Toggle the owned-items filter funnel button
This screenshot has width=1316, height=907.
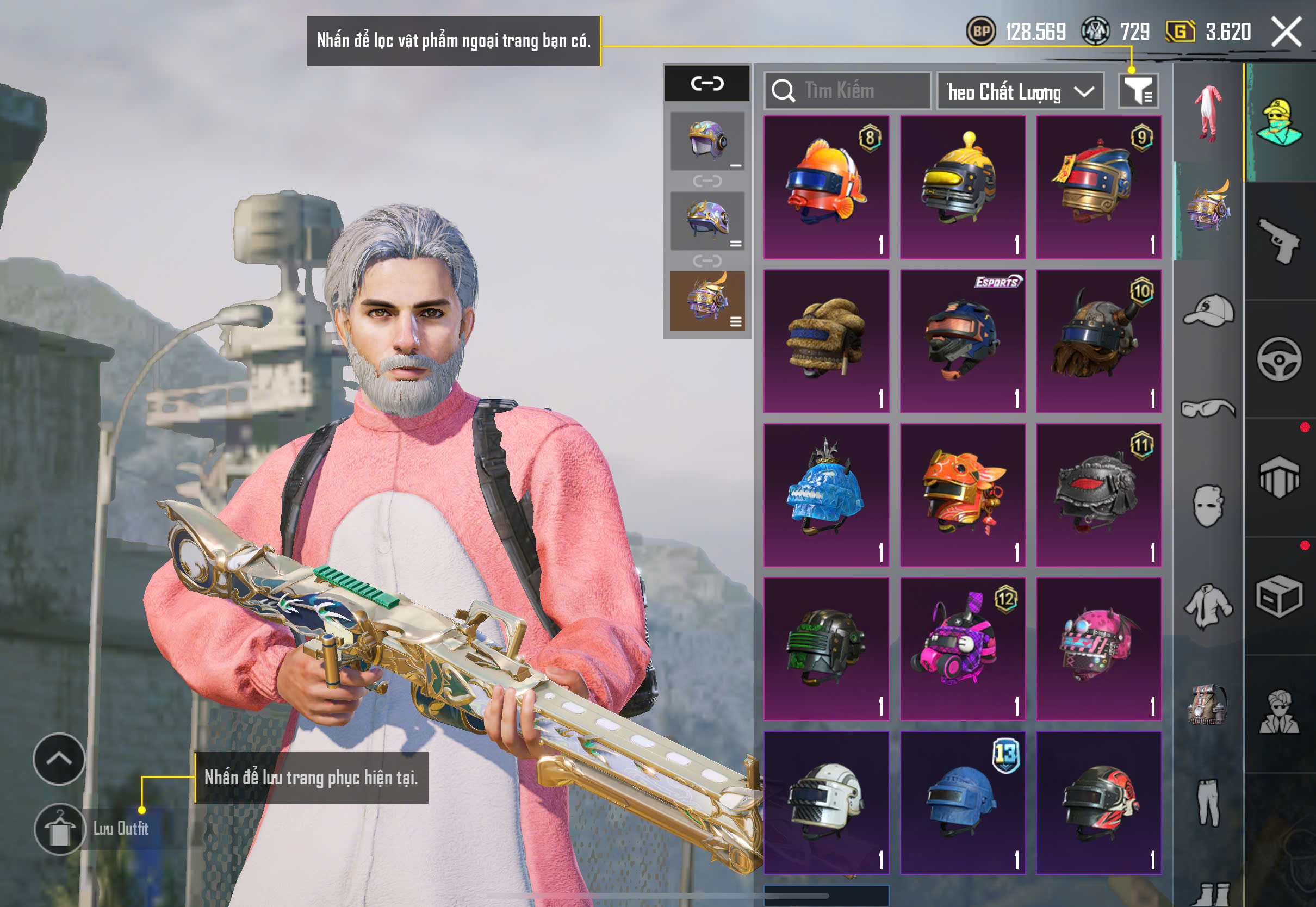(x=1138, y=91)
